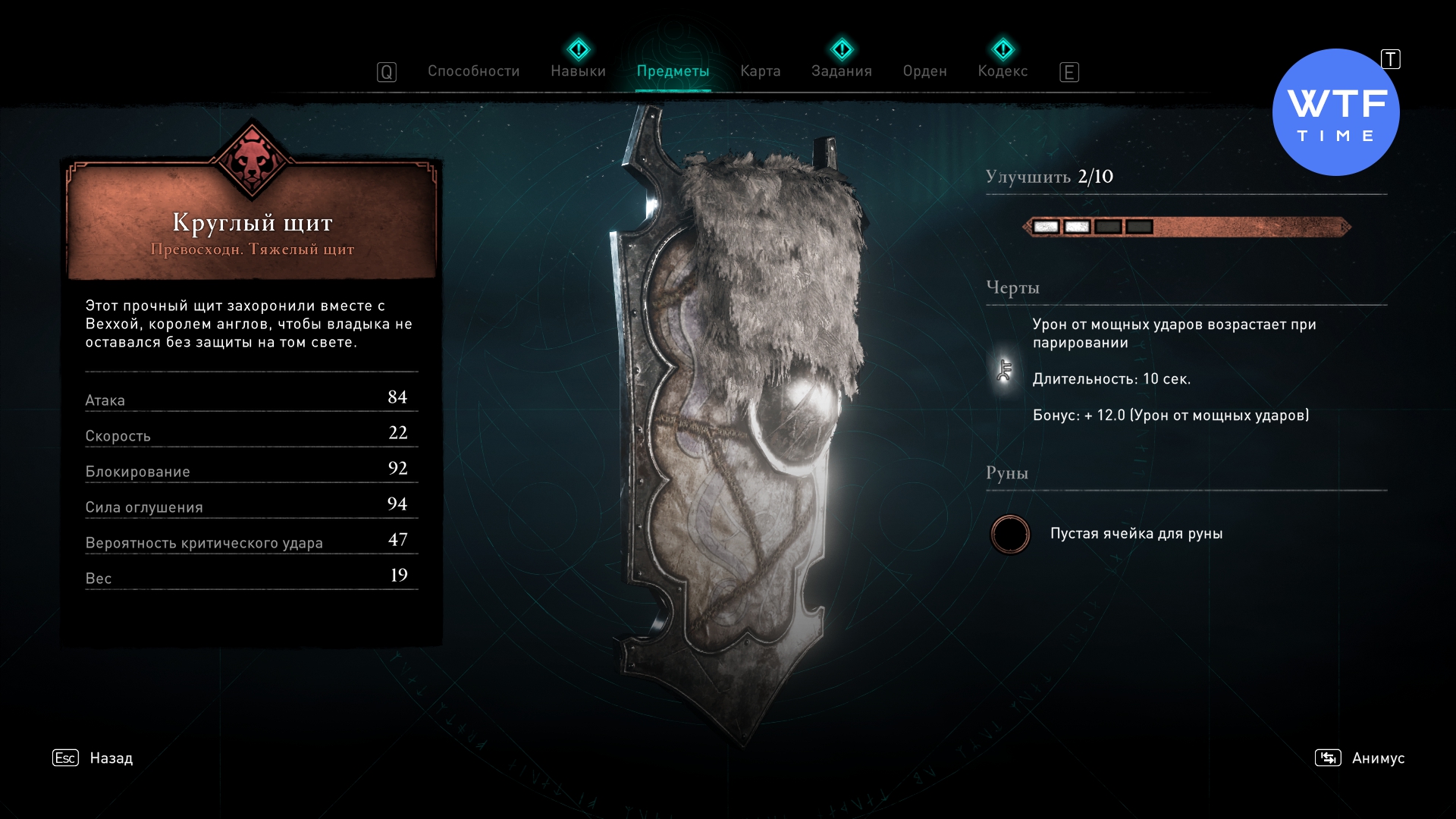This screenshot has width=1456, height=819.
Task: Switch to the Способности tab
Action: [473, 71]
